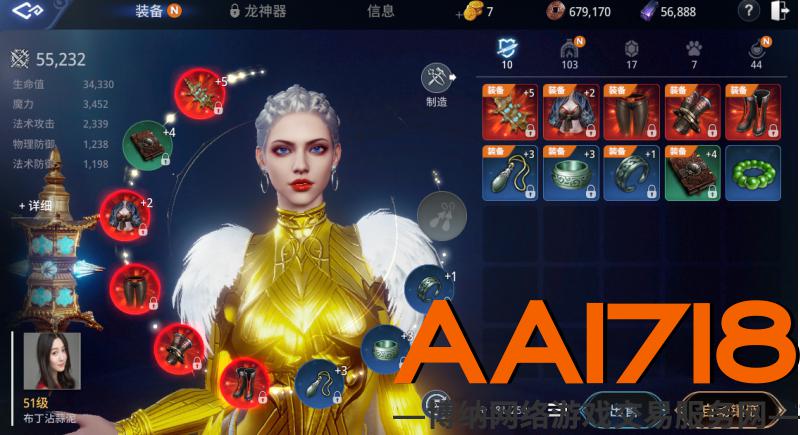800x435 pixels.
Task: Select the pet paw category filter
Action: 693,53
